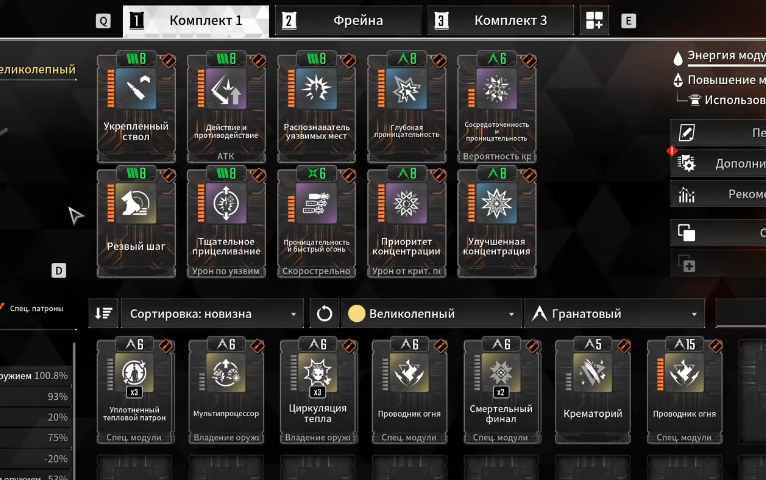Select the Тщательное прицеливание module
Image resolution: width=766 pixels, height=480 pixels.
[226, 221]
